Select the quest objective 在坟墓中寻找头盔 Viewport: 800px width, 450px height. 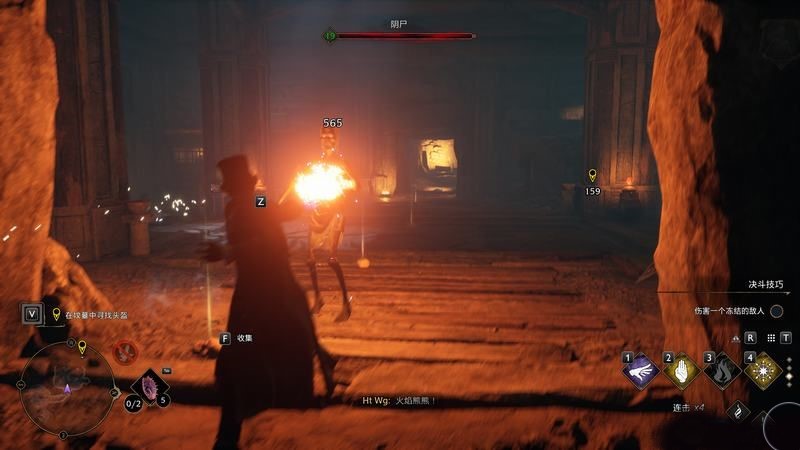96,315
